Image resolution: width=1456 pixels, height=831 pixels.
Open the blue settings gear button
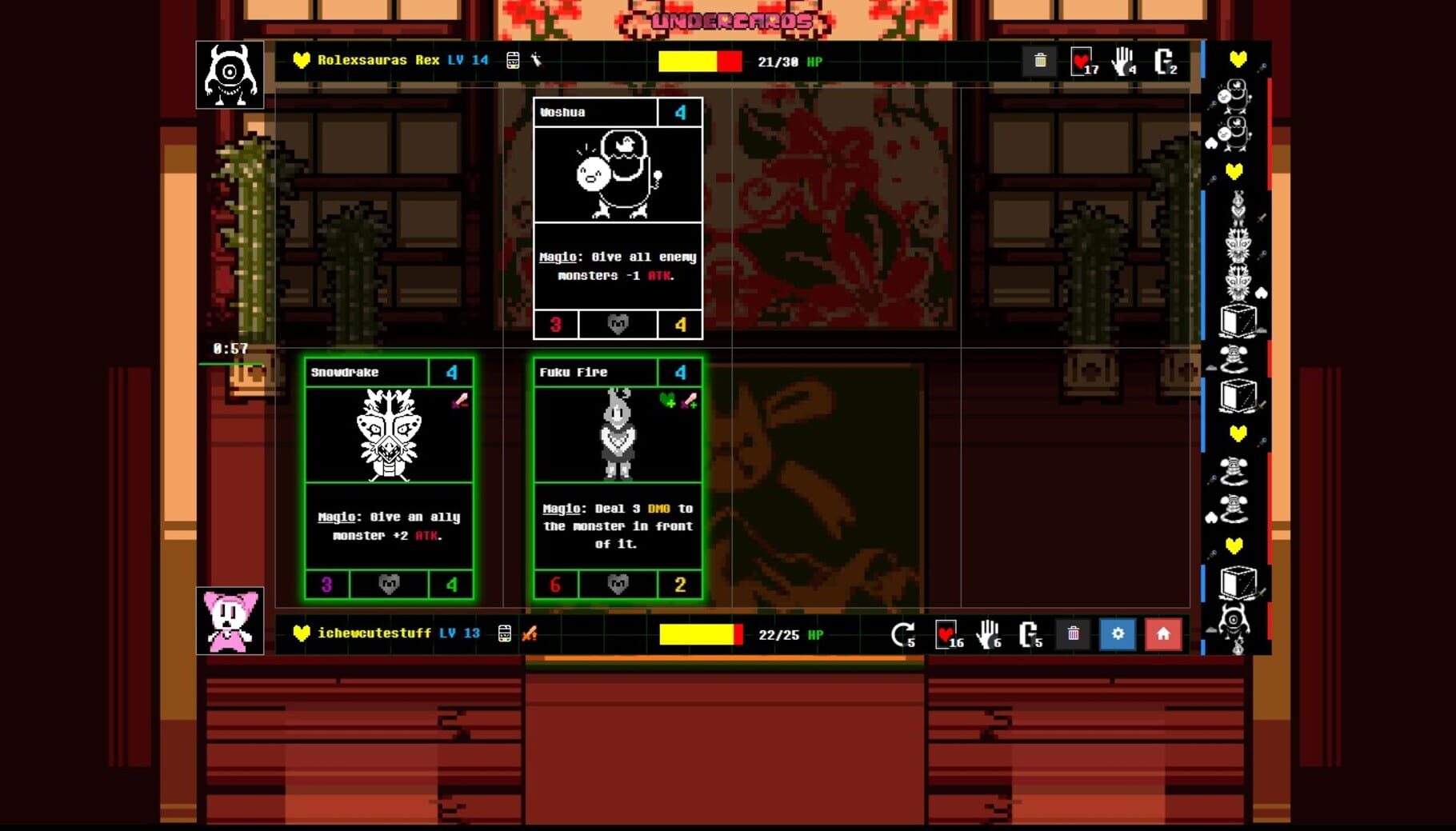(x=1118, y=634)
